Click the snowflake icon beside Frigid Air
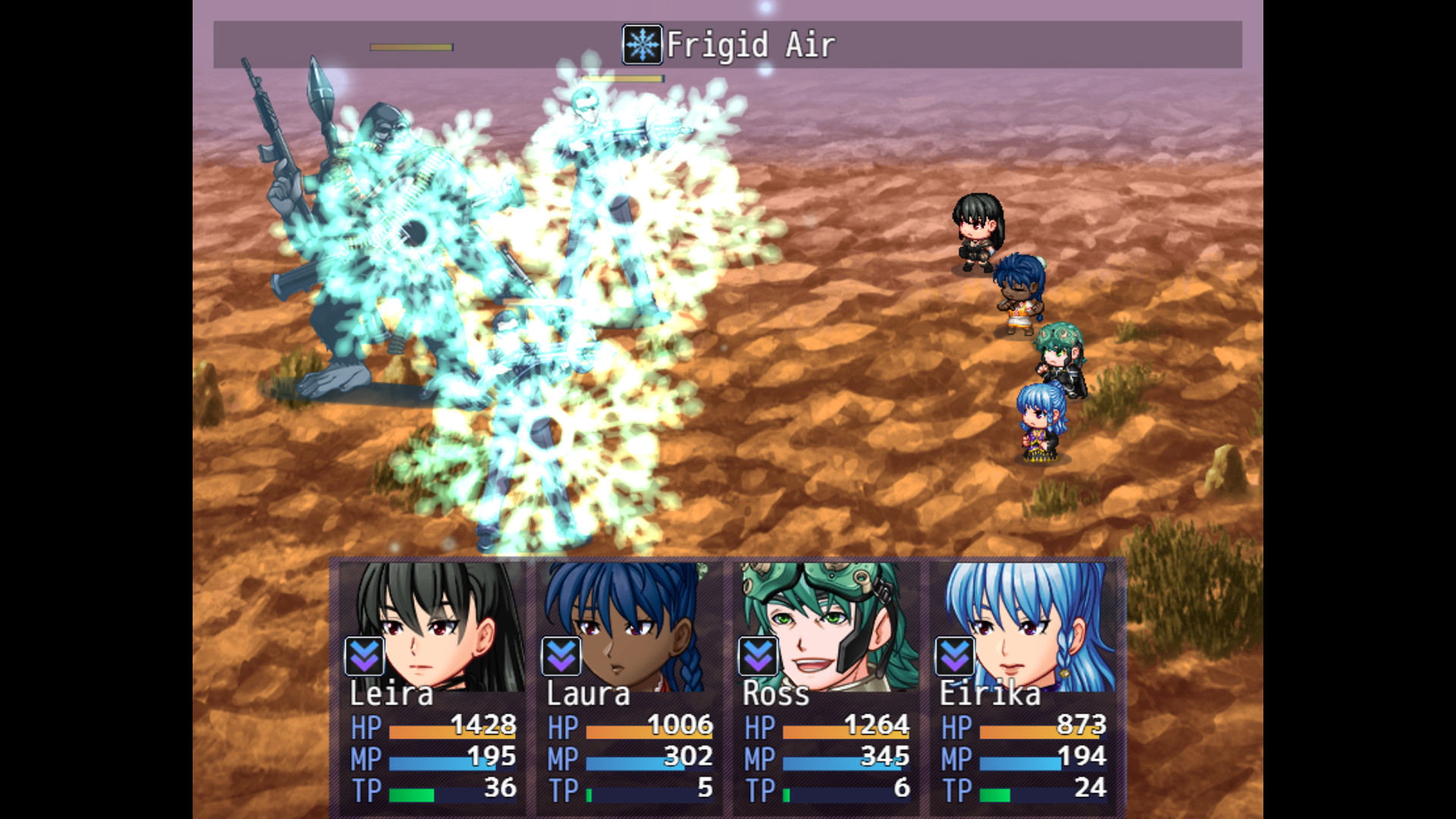The height and width of the screenshot is (819, 1456). point(642,43)
